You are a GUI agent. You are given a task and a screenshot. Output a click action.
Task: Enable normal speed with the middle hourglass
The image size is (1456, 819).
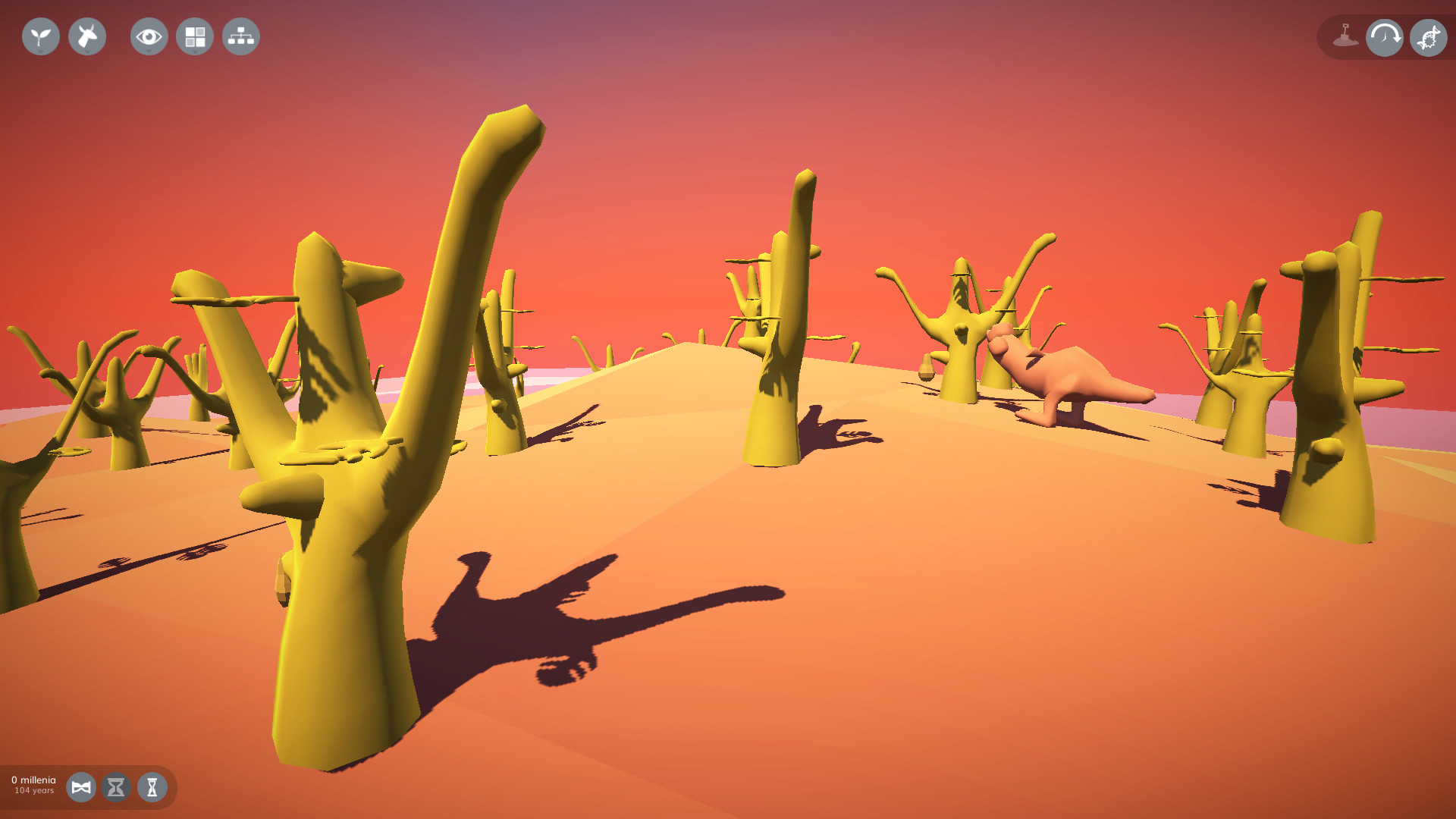click(116, 788)
